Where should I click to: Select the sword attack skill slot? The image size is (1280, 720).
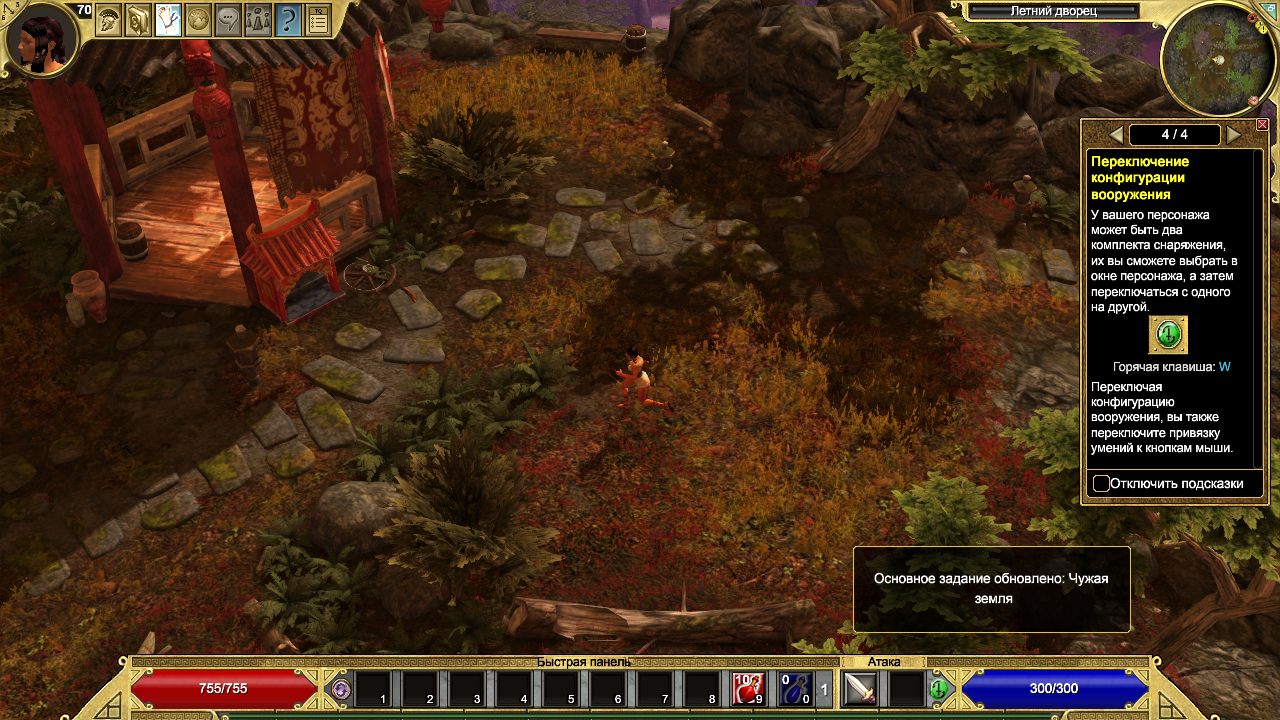pyautogui.click(x=860, y=688)
